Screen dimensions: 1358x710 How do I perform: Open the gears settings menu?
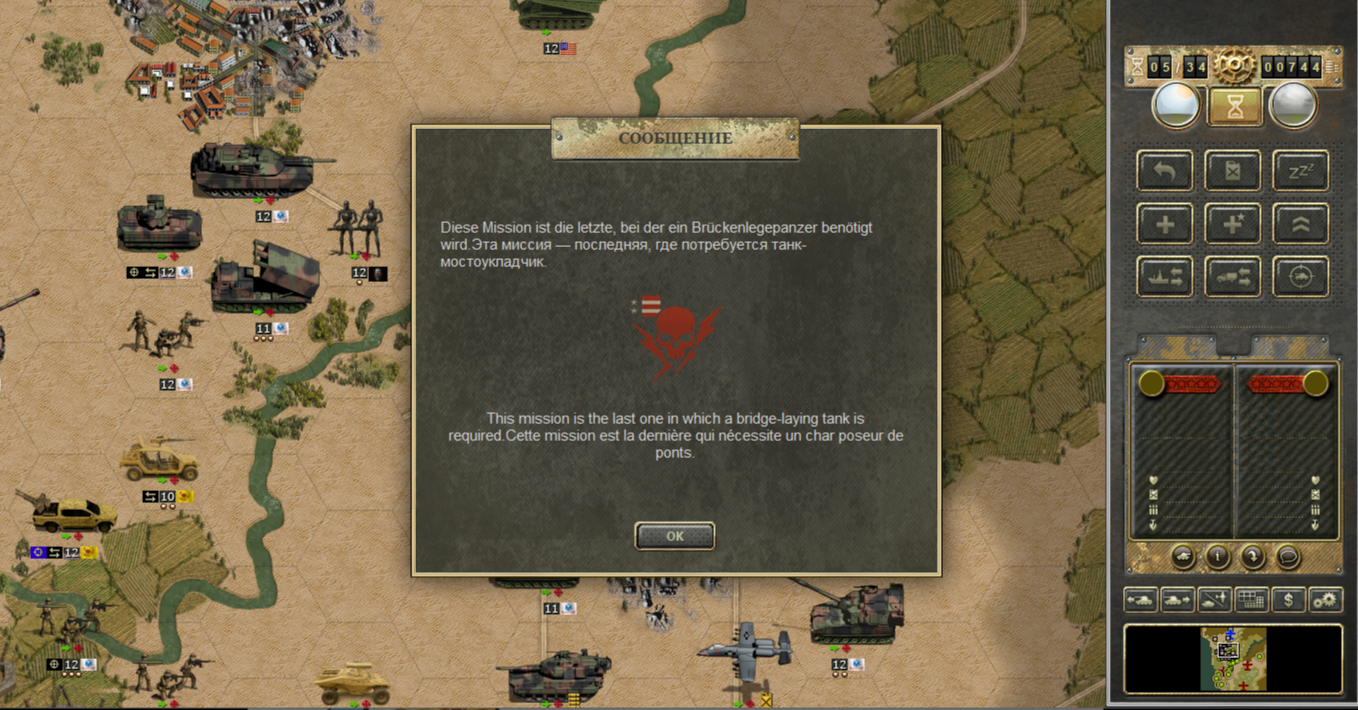click(x=1325, y=600)
